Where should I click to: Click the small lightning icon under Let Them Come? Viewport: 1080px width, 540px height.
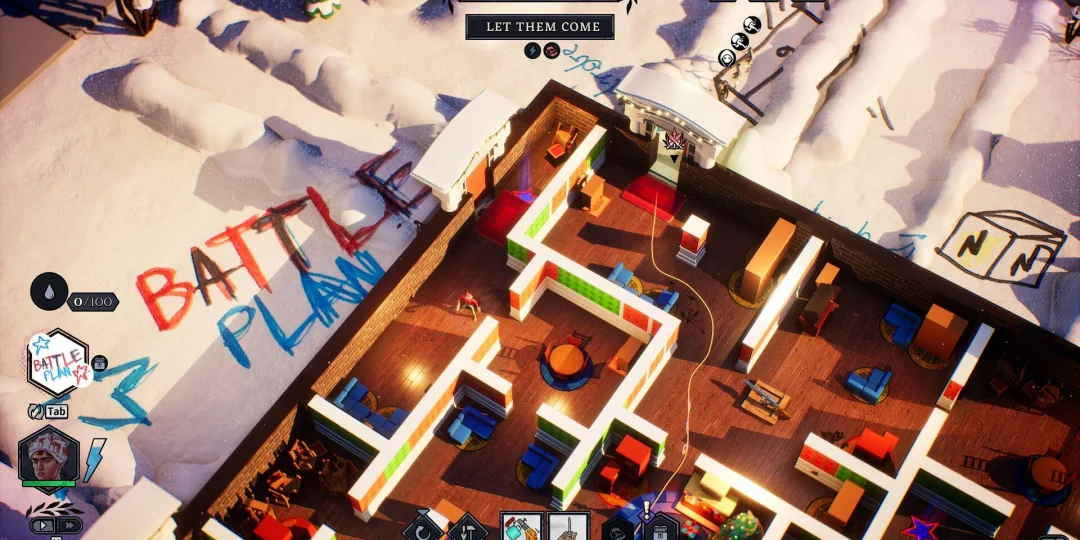(x=532, y=50)
